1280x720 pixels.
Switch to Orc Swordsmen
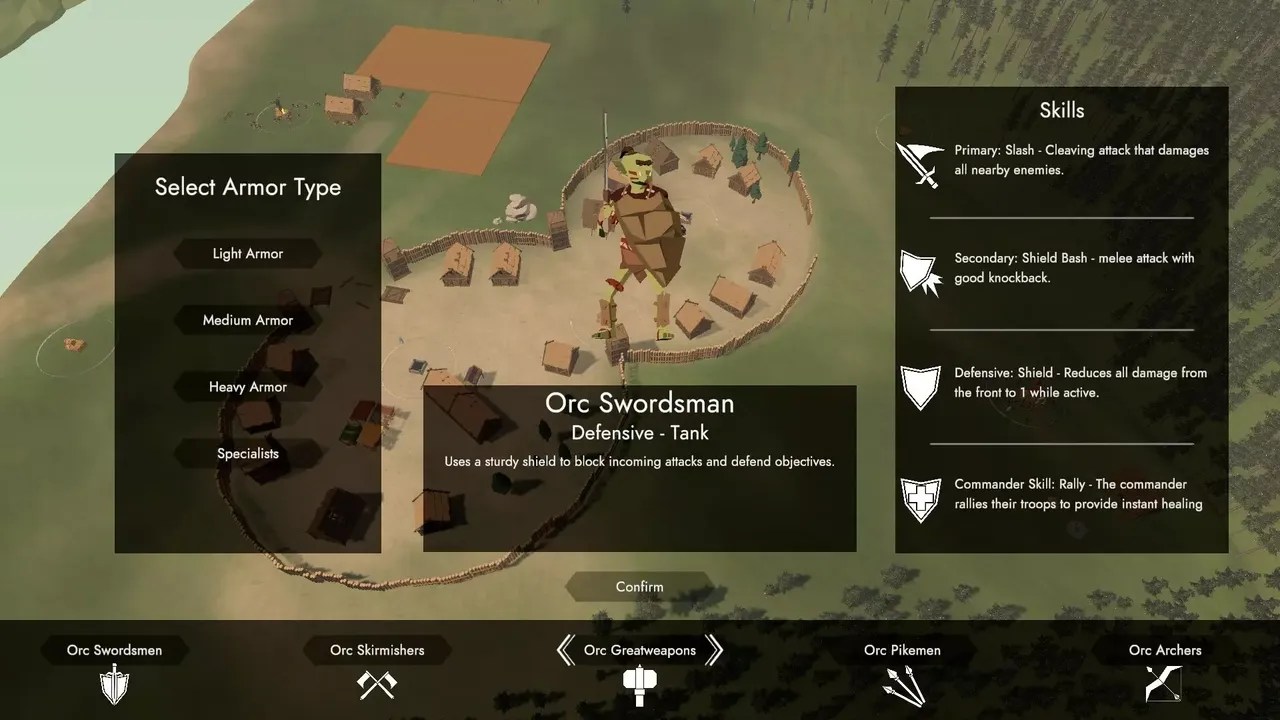coord(114,650)
